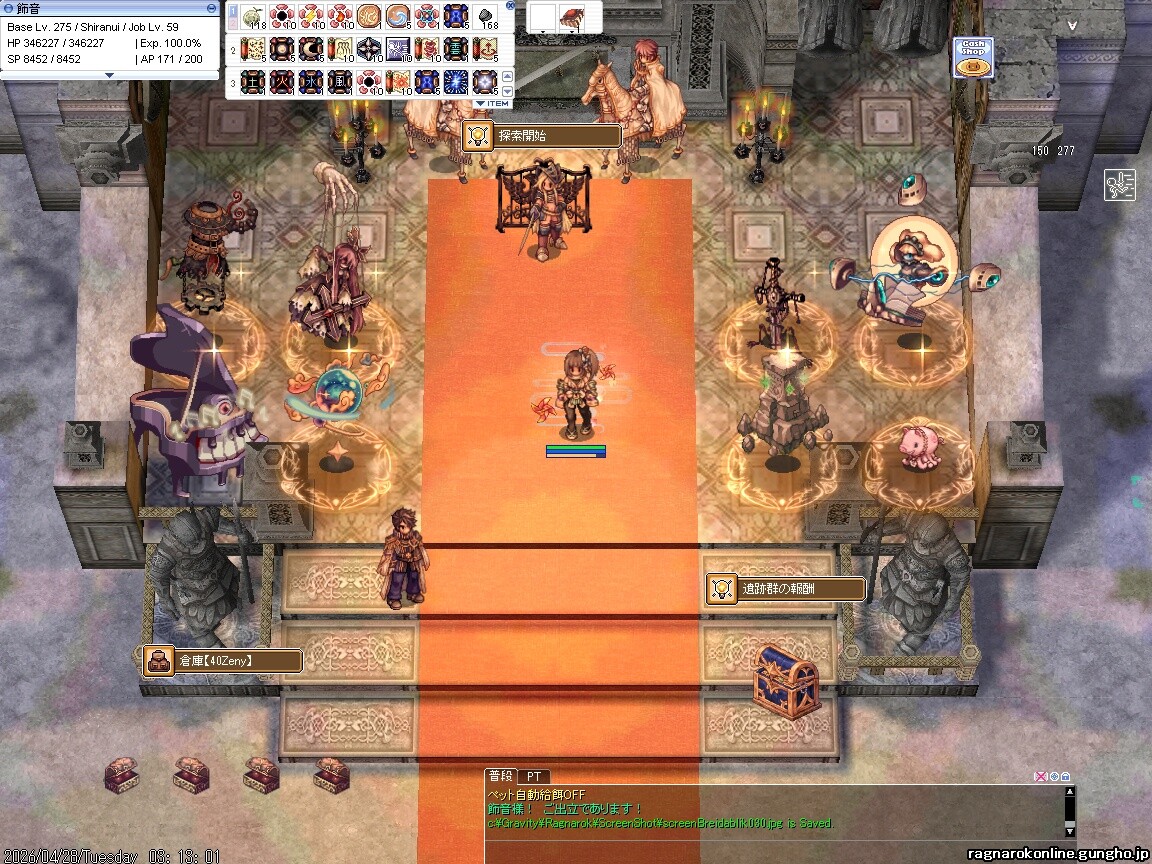
Task: Switch to the PT chat tab
Action: pyautogui.click(x=534, y=776)
